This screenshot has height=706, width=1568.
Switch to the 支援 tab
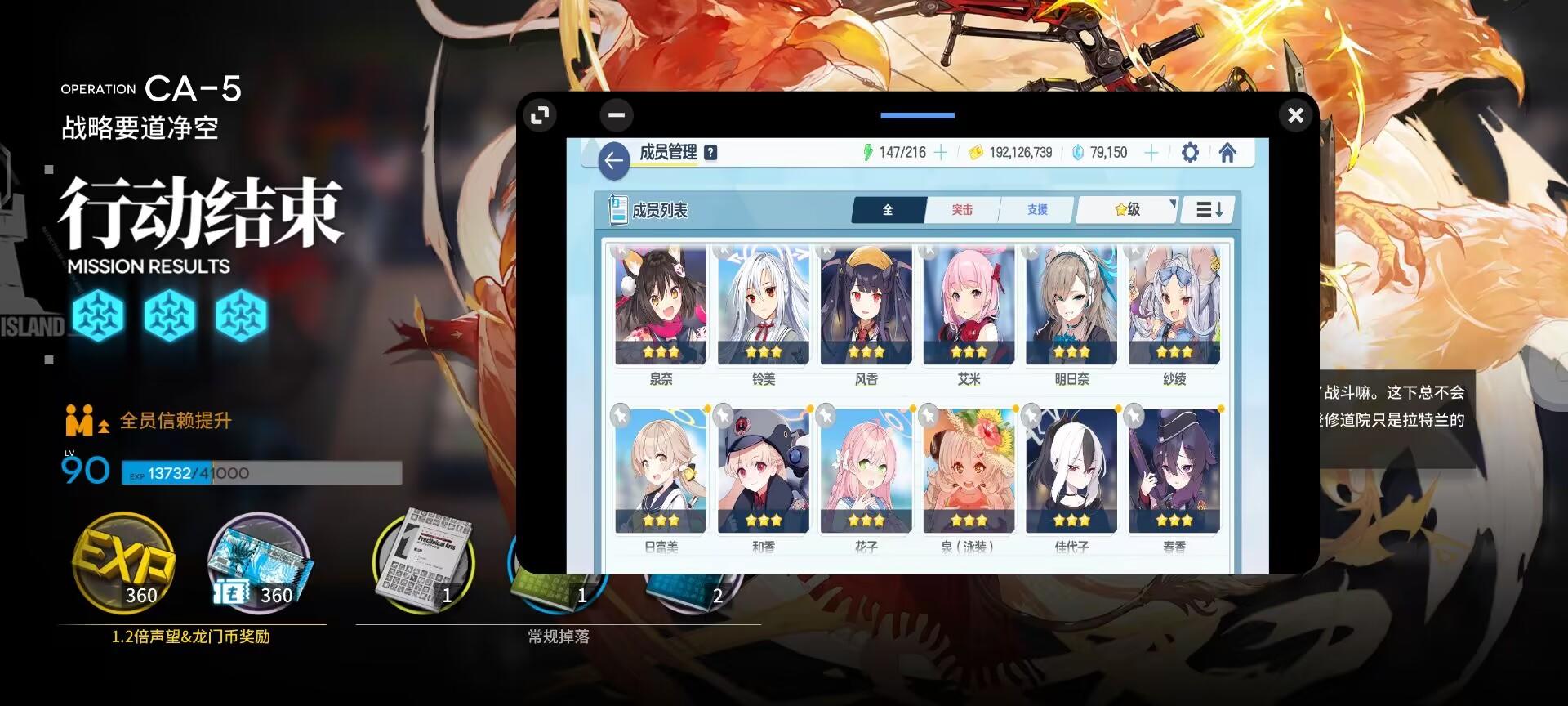coord(1036,209)
